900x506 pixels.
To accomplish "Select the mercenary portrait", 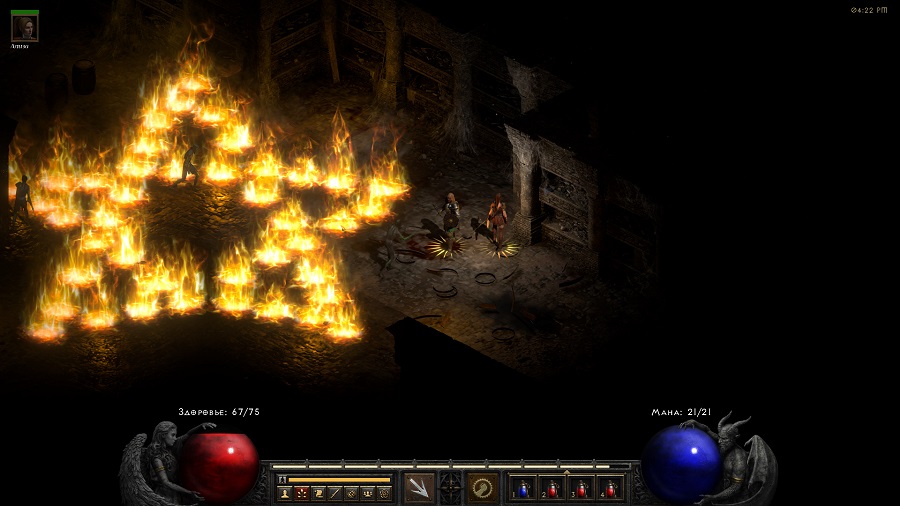I will [25, 28].
